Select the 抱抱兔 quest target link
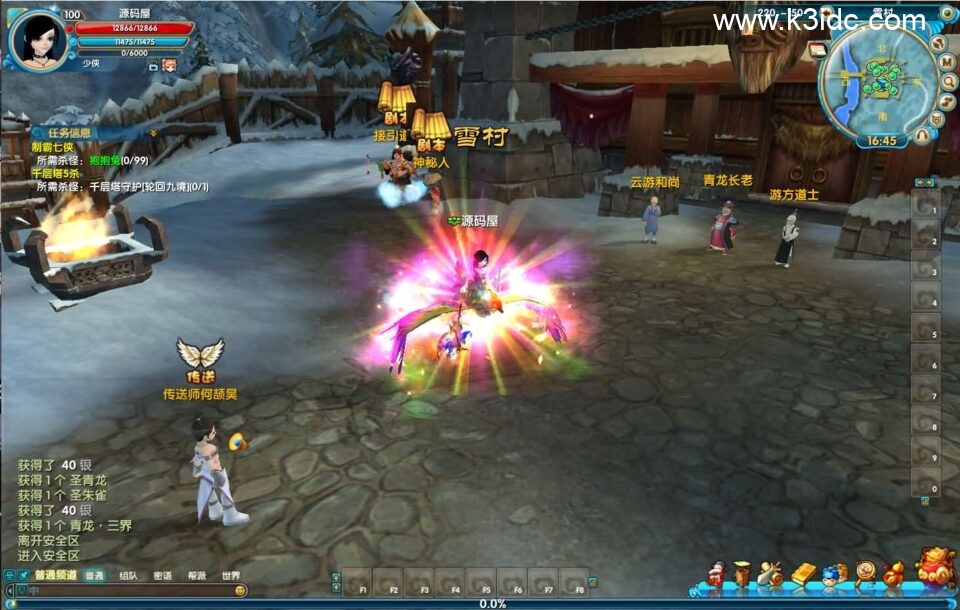Viewport: 960px width, 610px height. pyautogui.click(x=103, y=160)
